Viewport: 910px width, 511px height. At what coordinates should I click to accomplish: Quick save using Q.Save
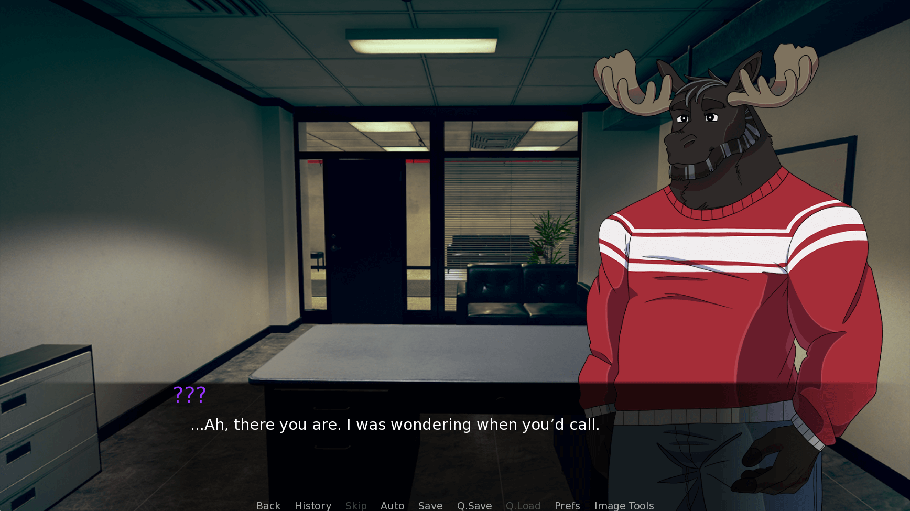pos(474,505)
